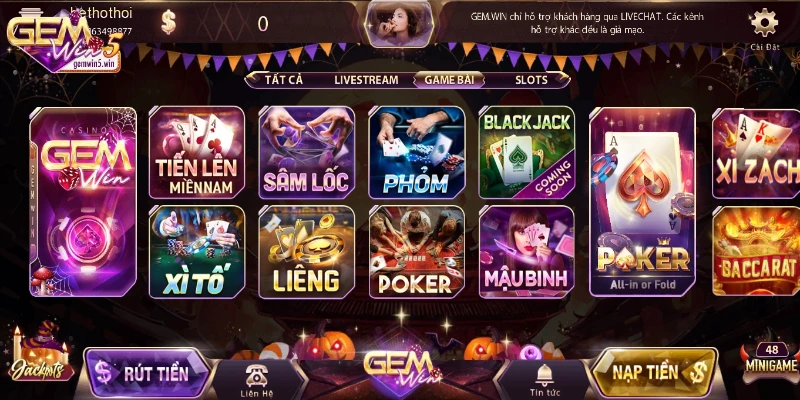Open Poker All-in or Fold
This screenshot has width=800, height=400.
642,200
